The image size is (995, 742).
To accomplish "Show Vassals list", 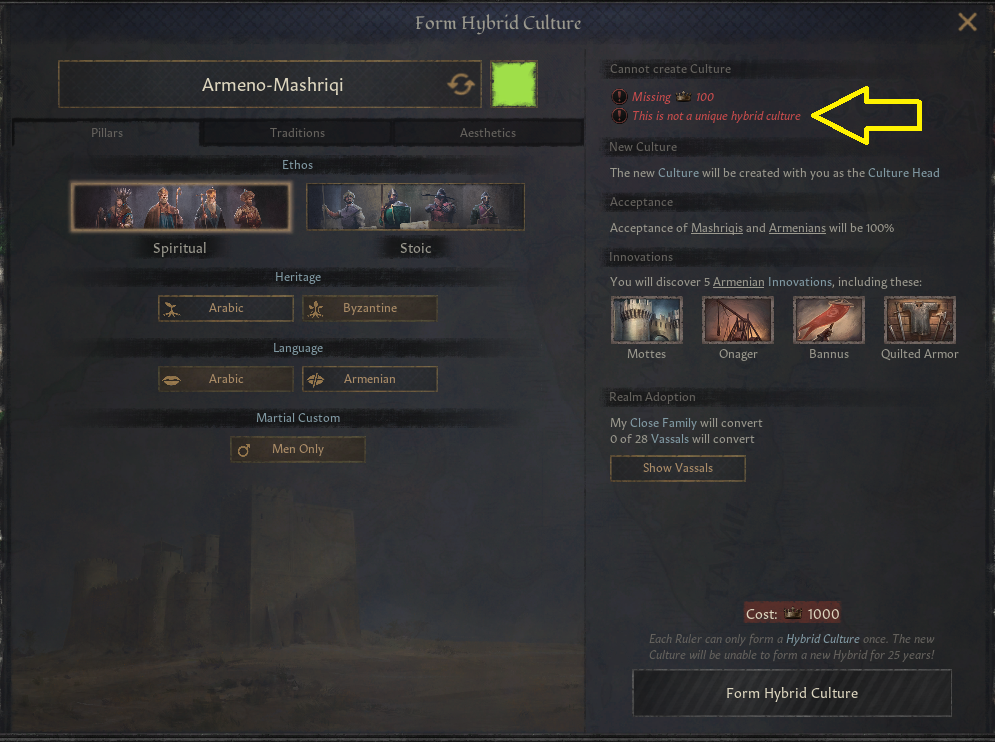I will (x=678, y=468).
